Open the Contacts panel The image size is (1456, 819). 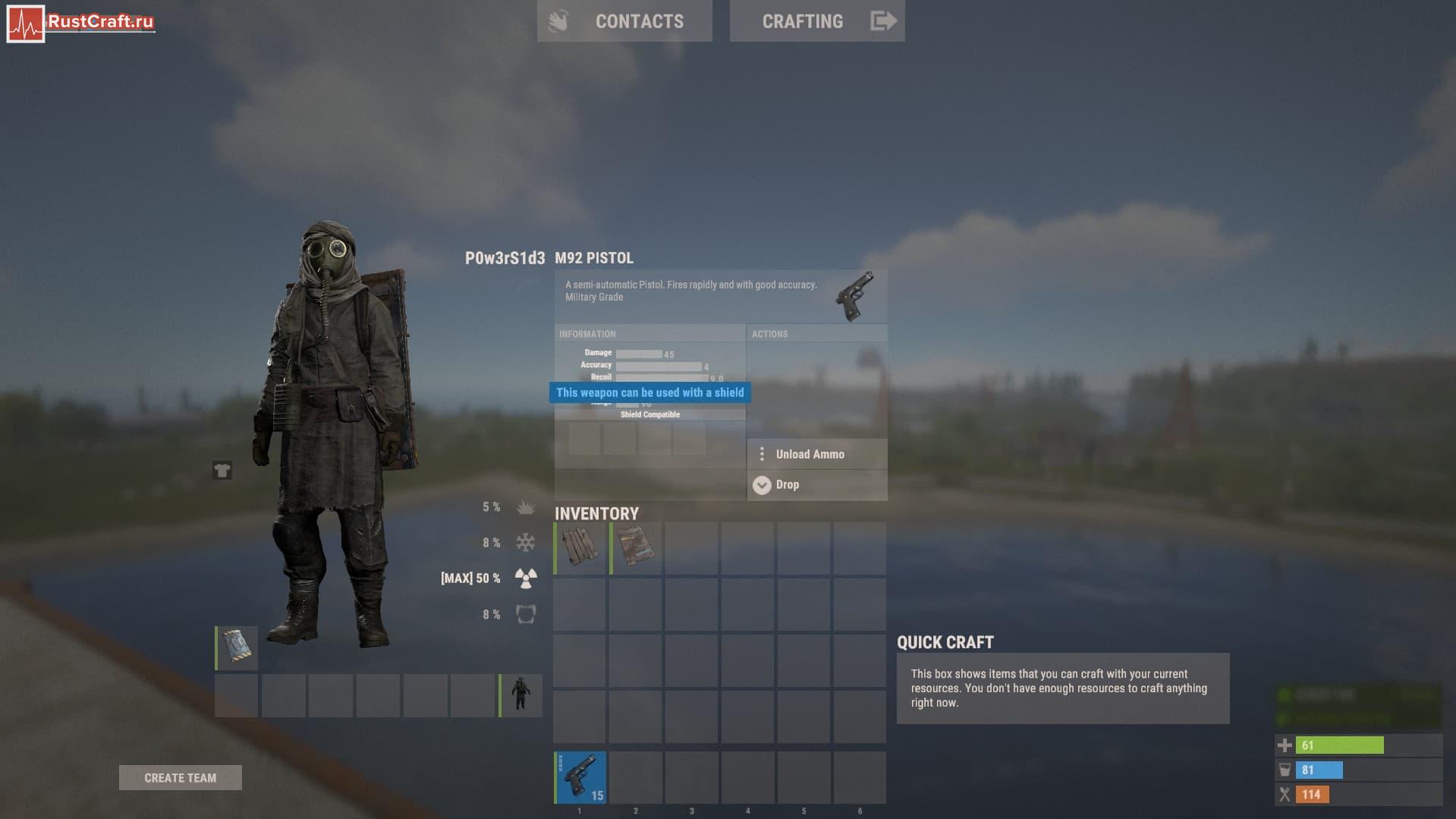[x=624, y=21]
